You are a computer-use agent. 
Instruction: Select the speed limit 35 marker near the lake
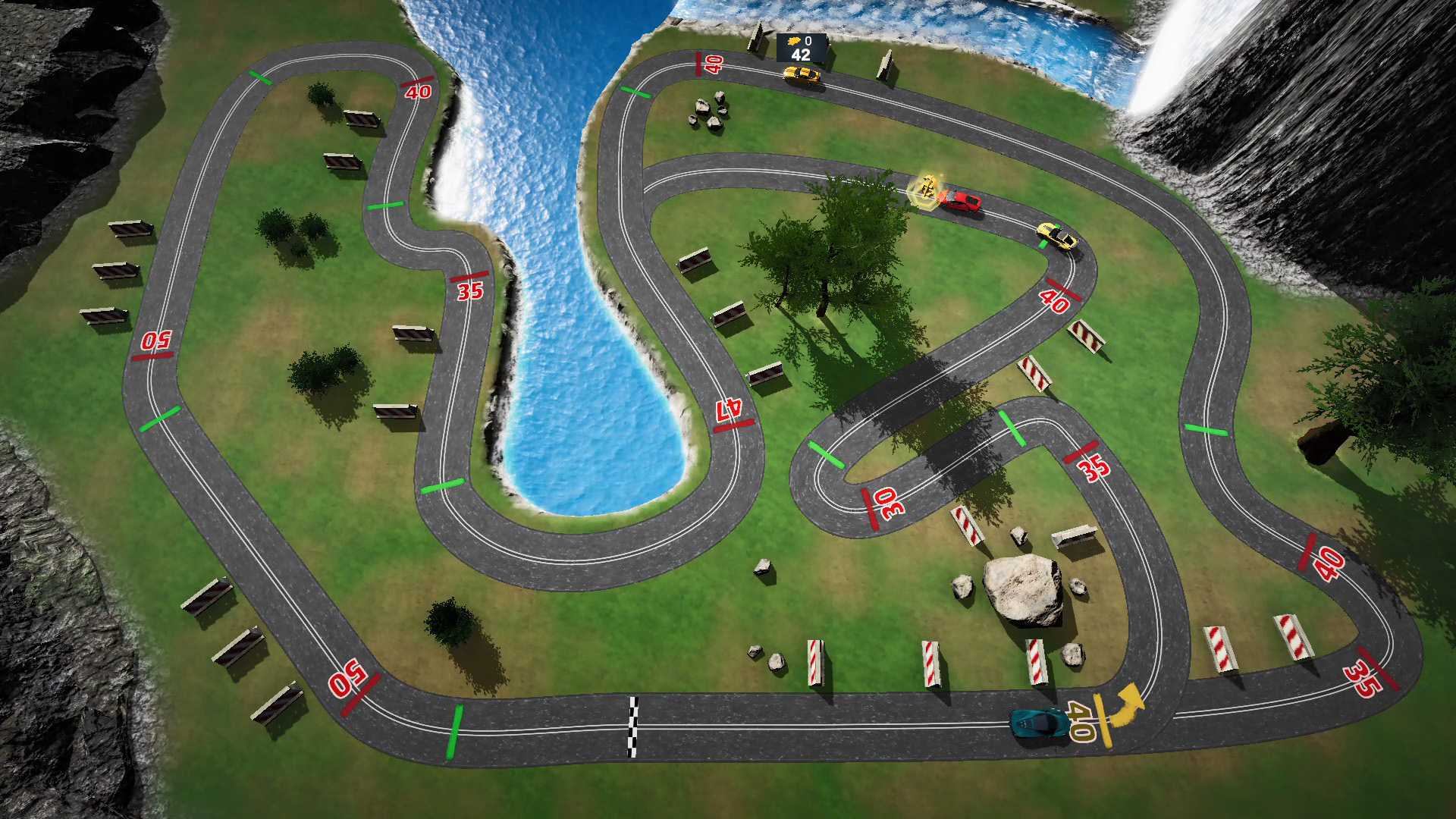pos(470,292)
